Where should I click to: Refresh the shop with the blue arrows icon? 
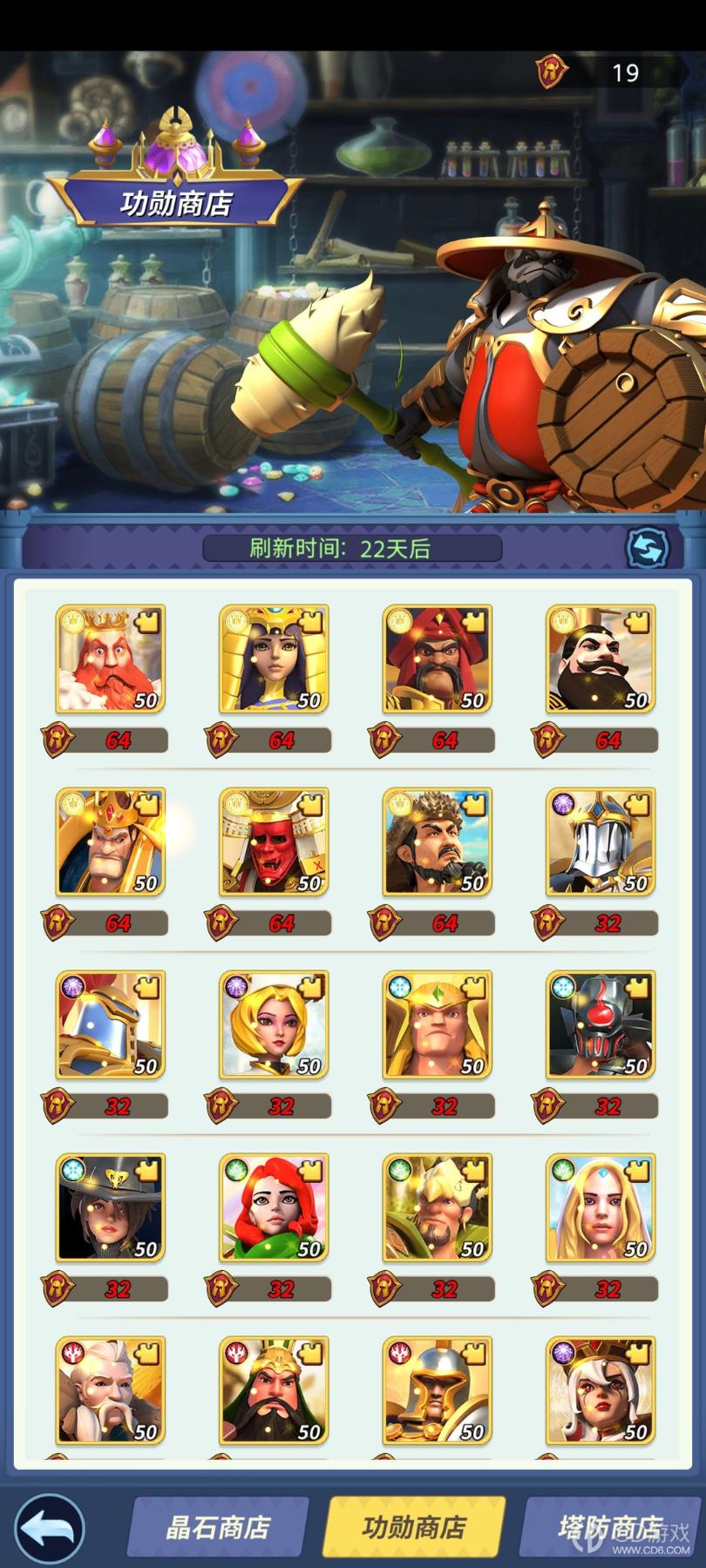coord(648,549)
